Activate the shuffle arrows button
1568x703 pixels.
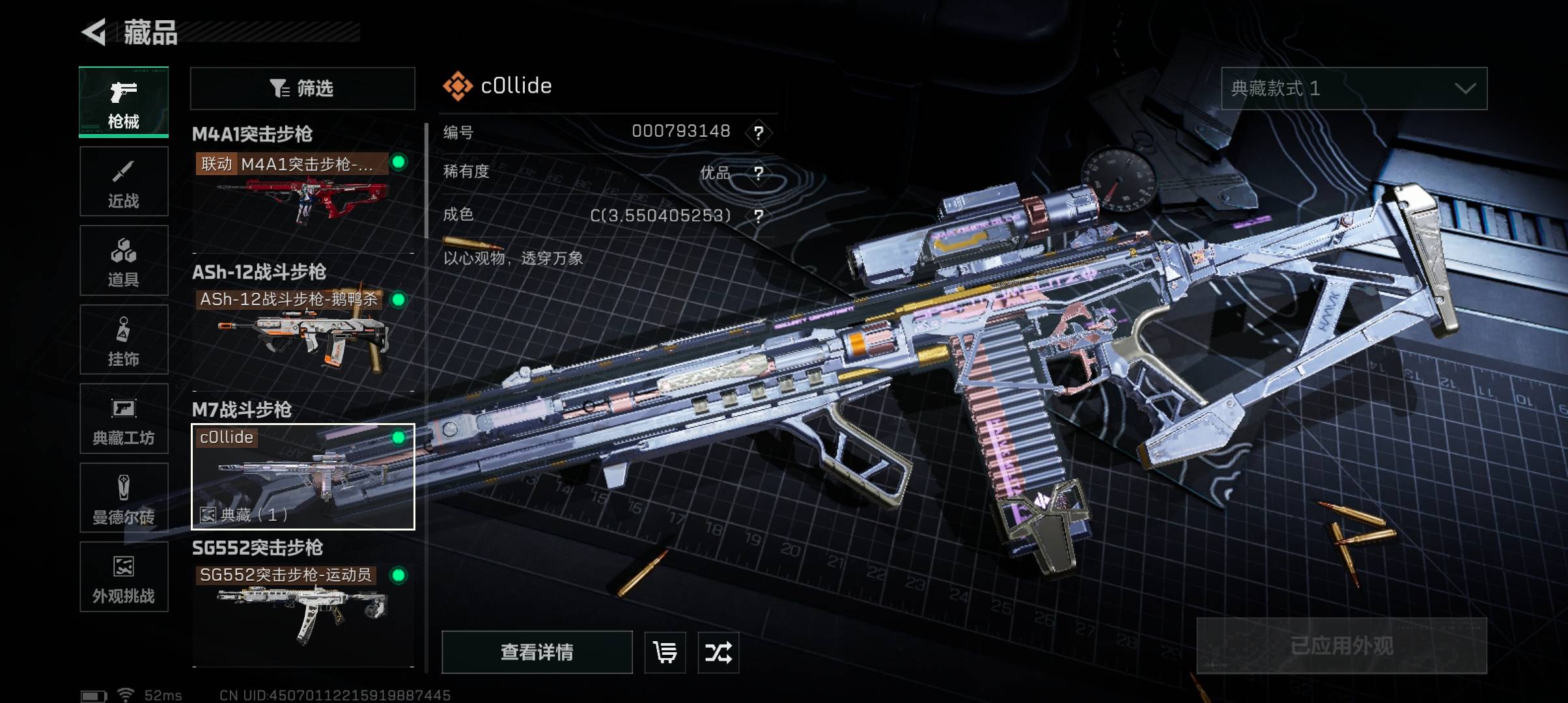[x=718, y=652]
